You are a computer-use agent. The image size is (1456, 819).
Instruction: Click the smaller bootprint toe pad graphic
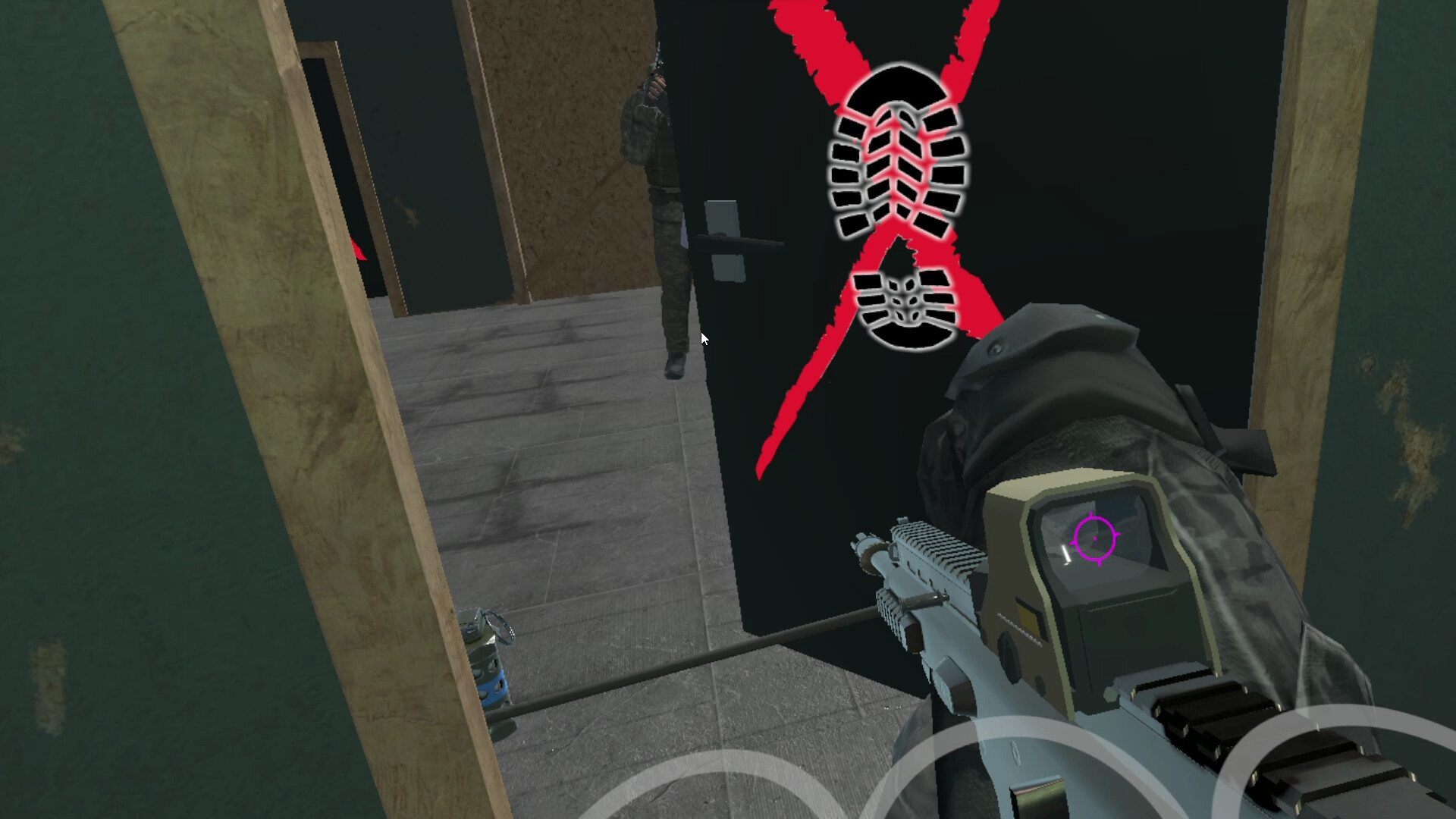[906, 307]
